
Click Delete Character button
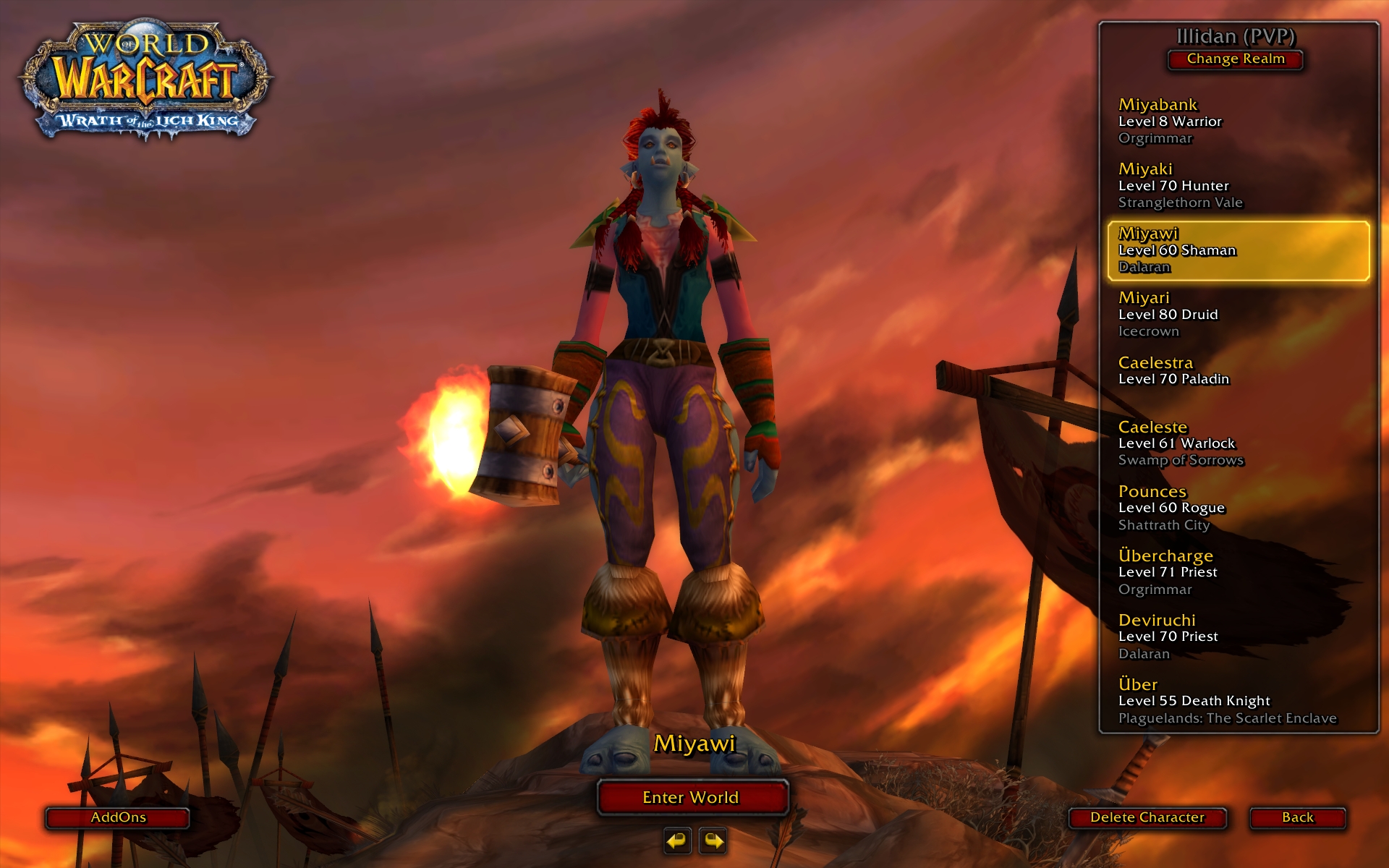1147,817
